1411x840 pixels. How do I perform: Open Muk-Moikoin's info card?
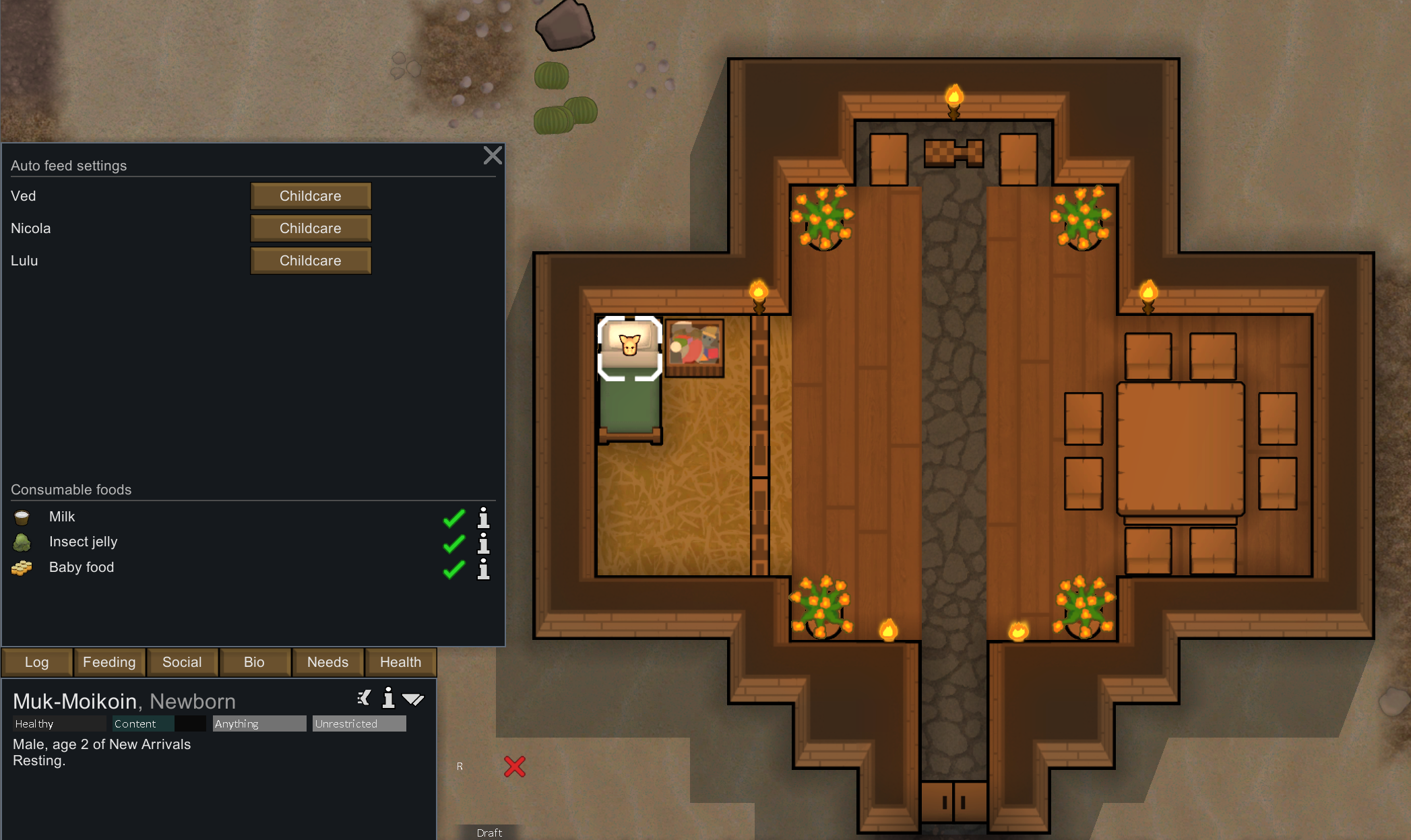coord(388,699)
